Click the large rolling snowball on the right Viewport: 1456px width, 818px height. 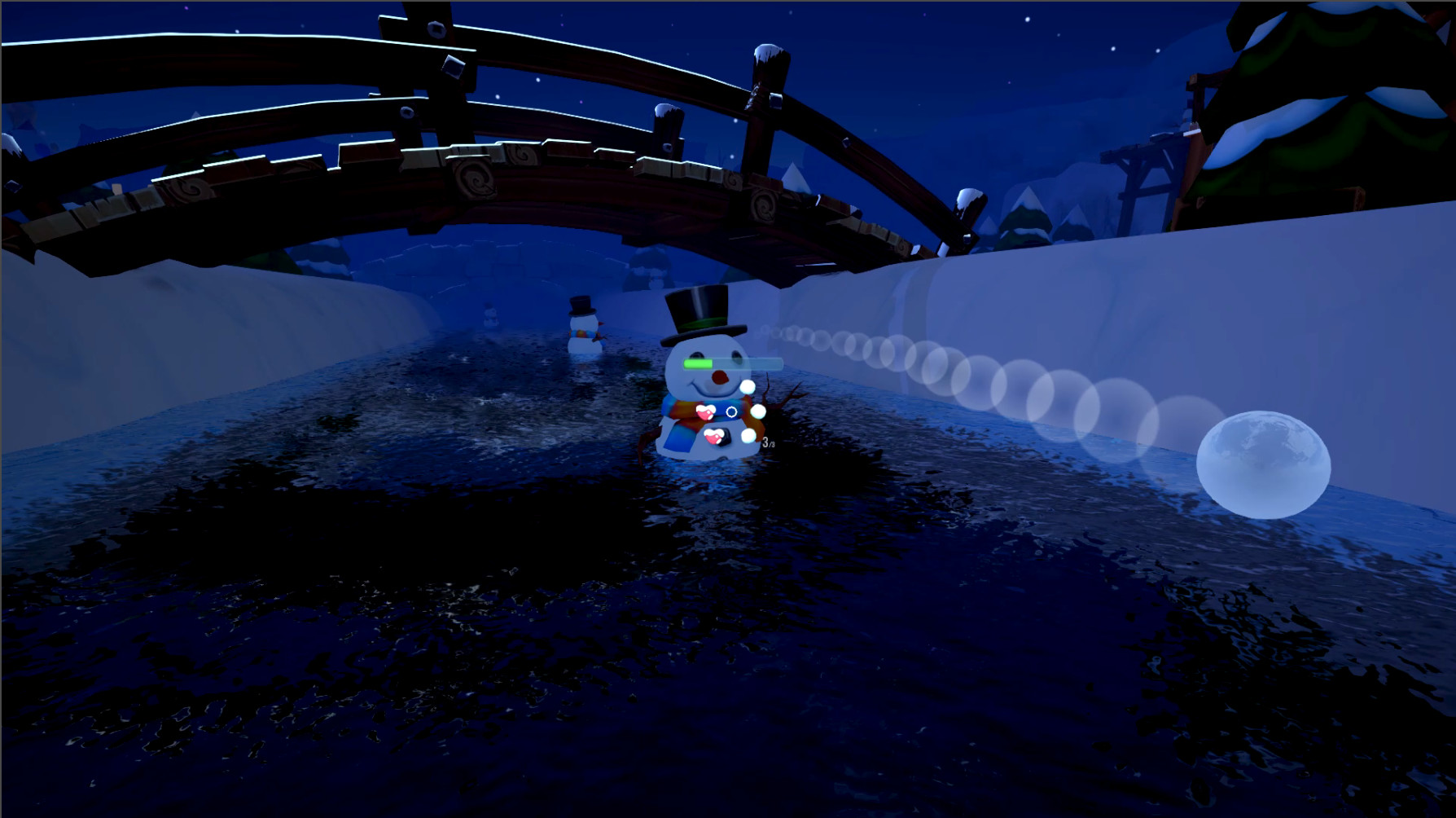1262,464
